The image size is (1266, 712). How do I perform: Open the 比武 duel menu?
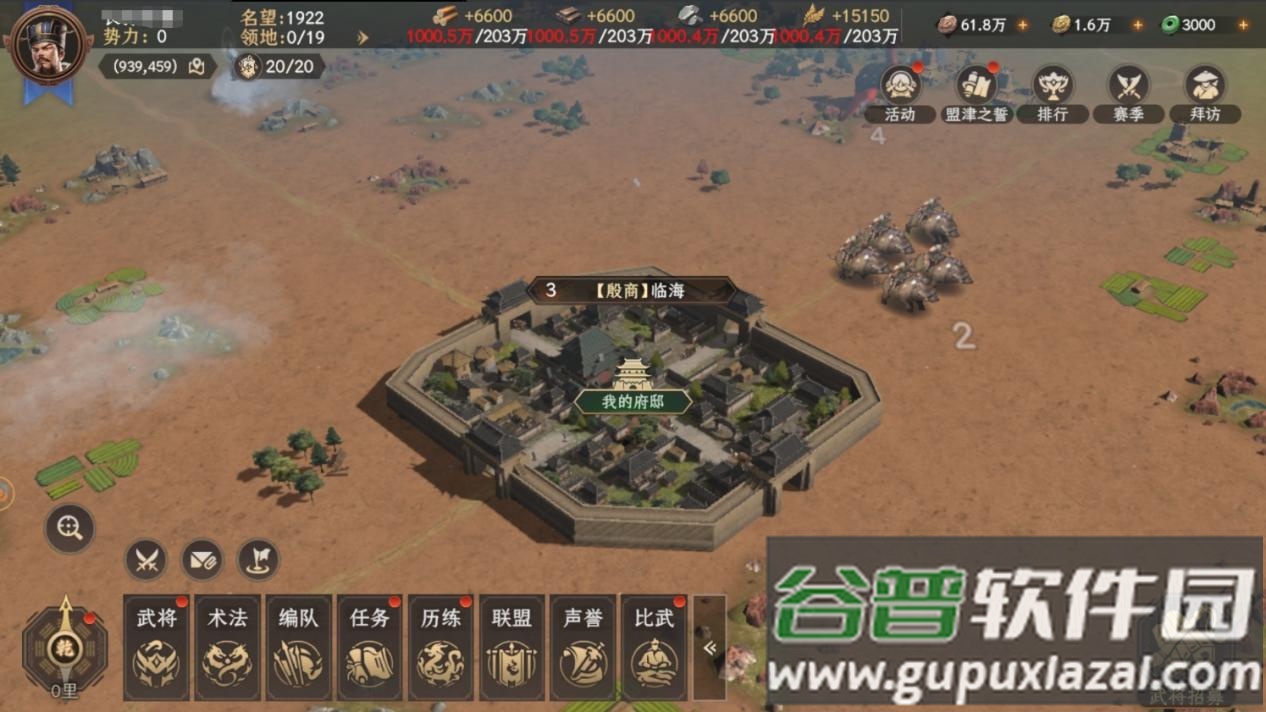pyautogui.click(x=654, y=647)
